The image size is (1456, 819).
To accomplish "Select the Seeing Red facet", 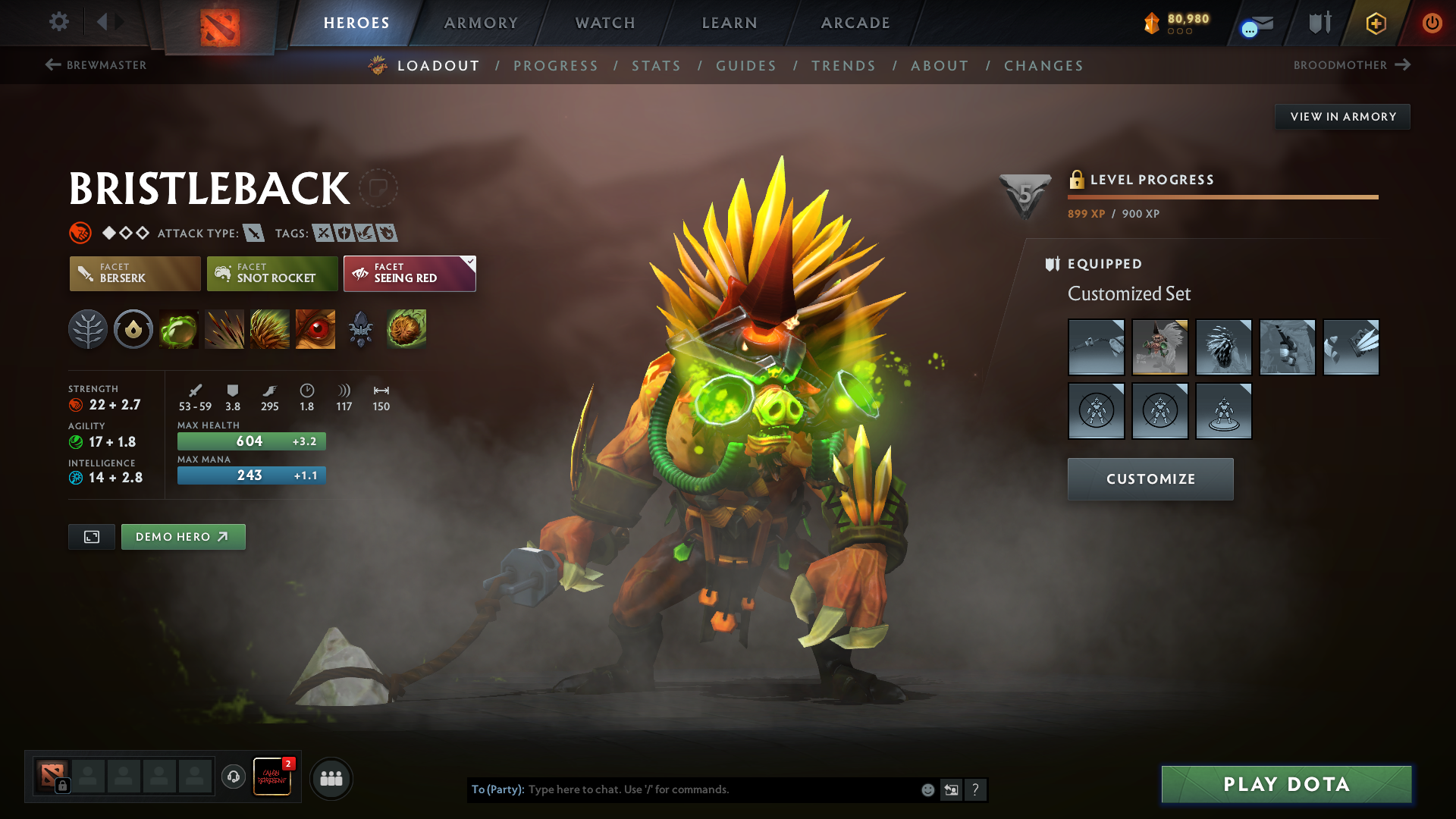I will coord(409,274).
